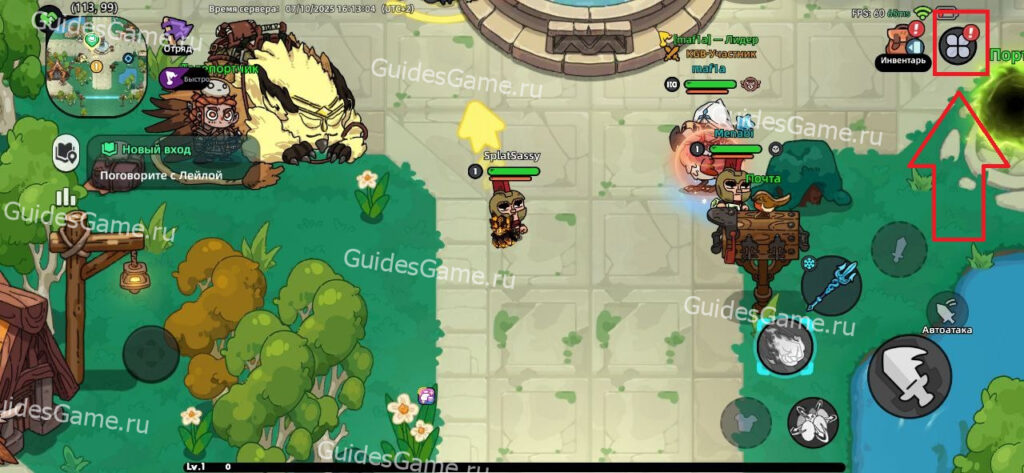Tap the faded armor skill slot
This screenshot has width=1024, height=473.
click(745, 422)
